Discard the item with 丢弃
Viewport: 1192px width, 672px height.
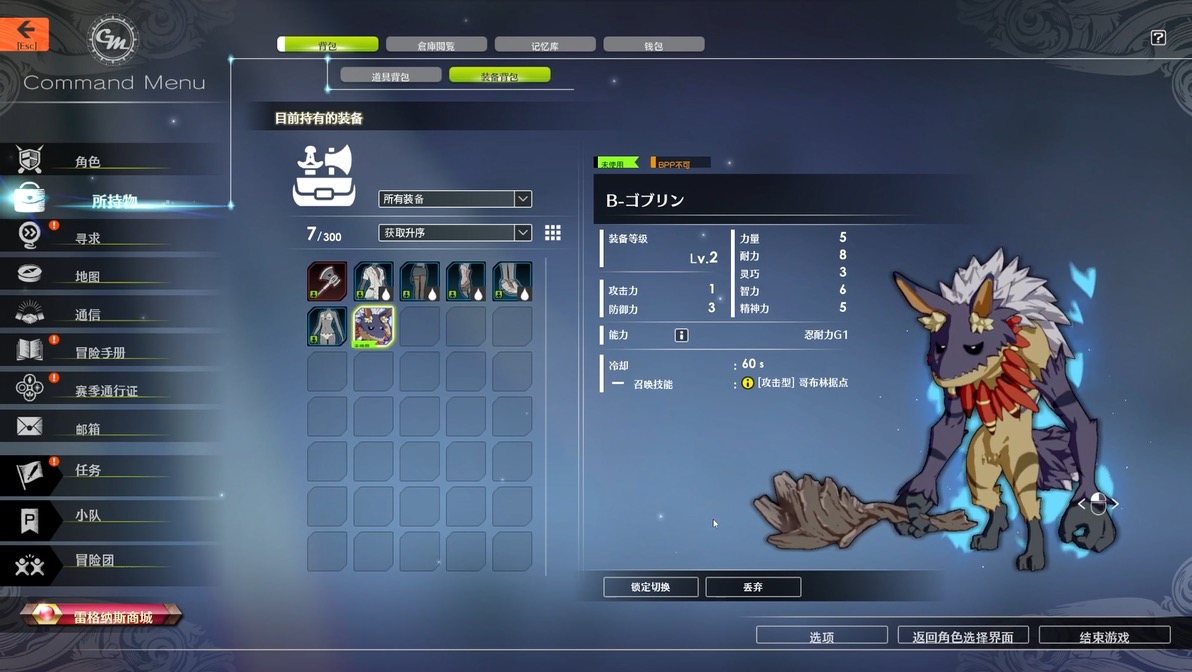pyautogui.click(x=753, y=587)
